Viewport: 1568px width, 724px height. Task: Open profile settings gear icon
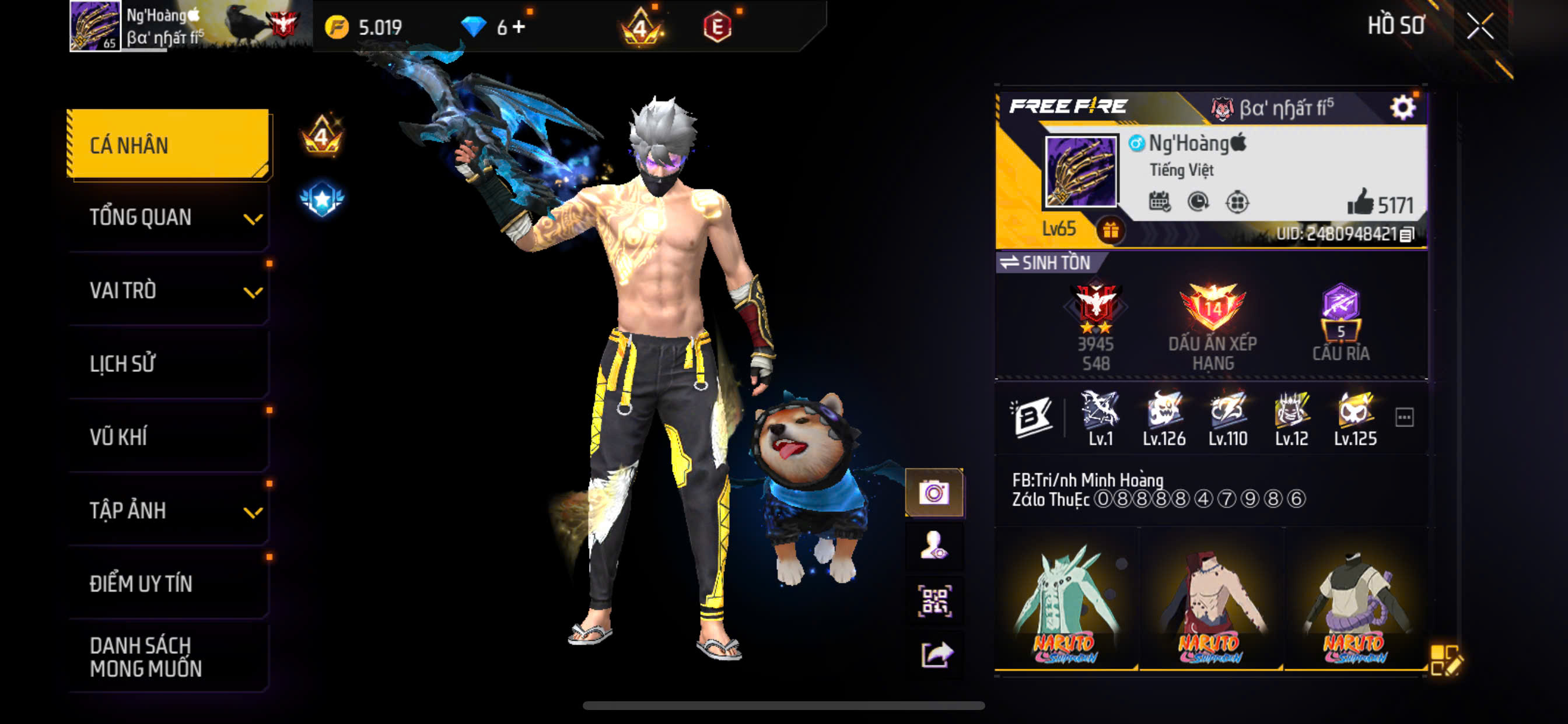pos(1402,108)
